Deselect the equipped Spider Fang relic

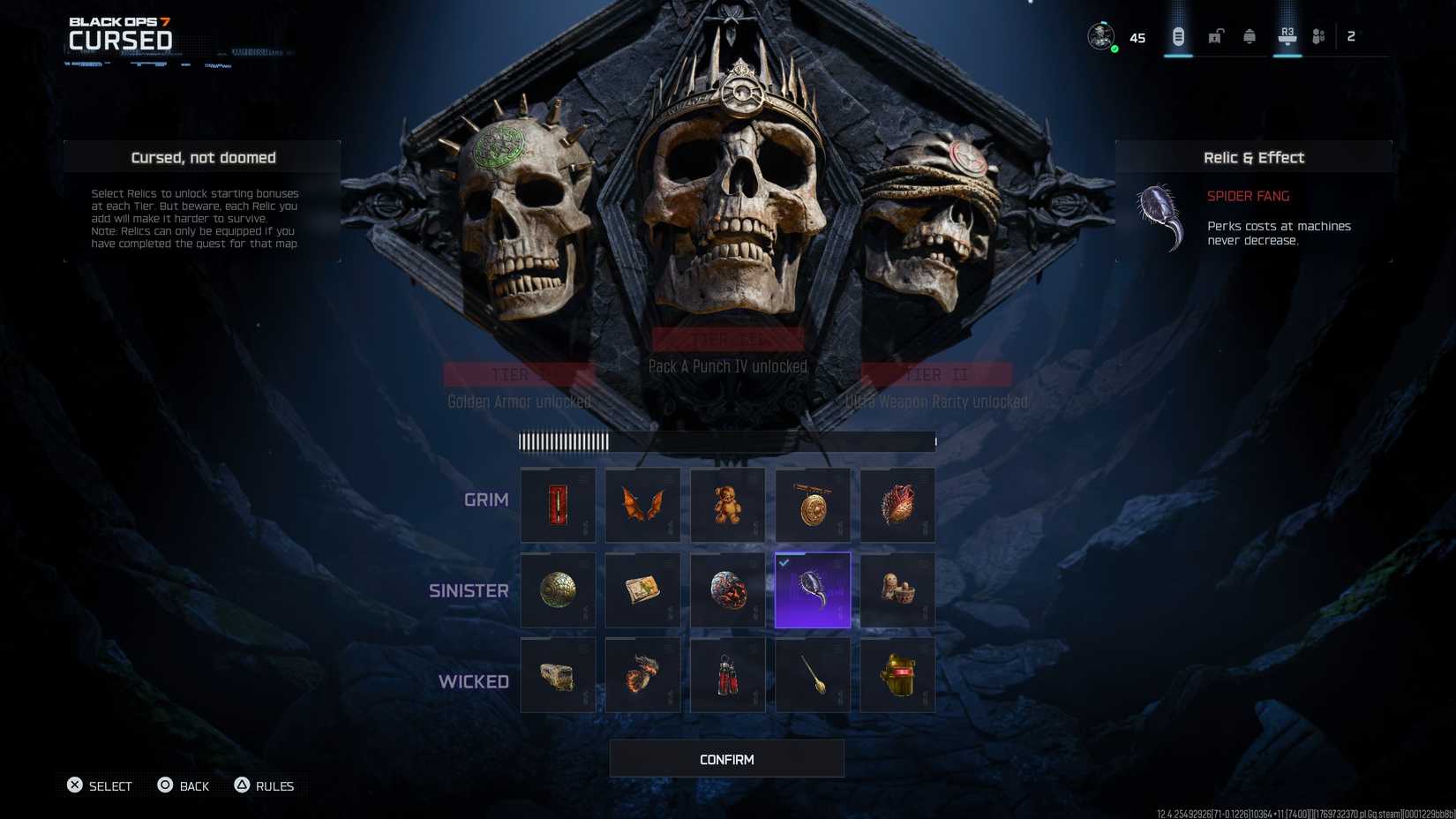point(812,590)
